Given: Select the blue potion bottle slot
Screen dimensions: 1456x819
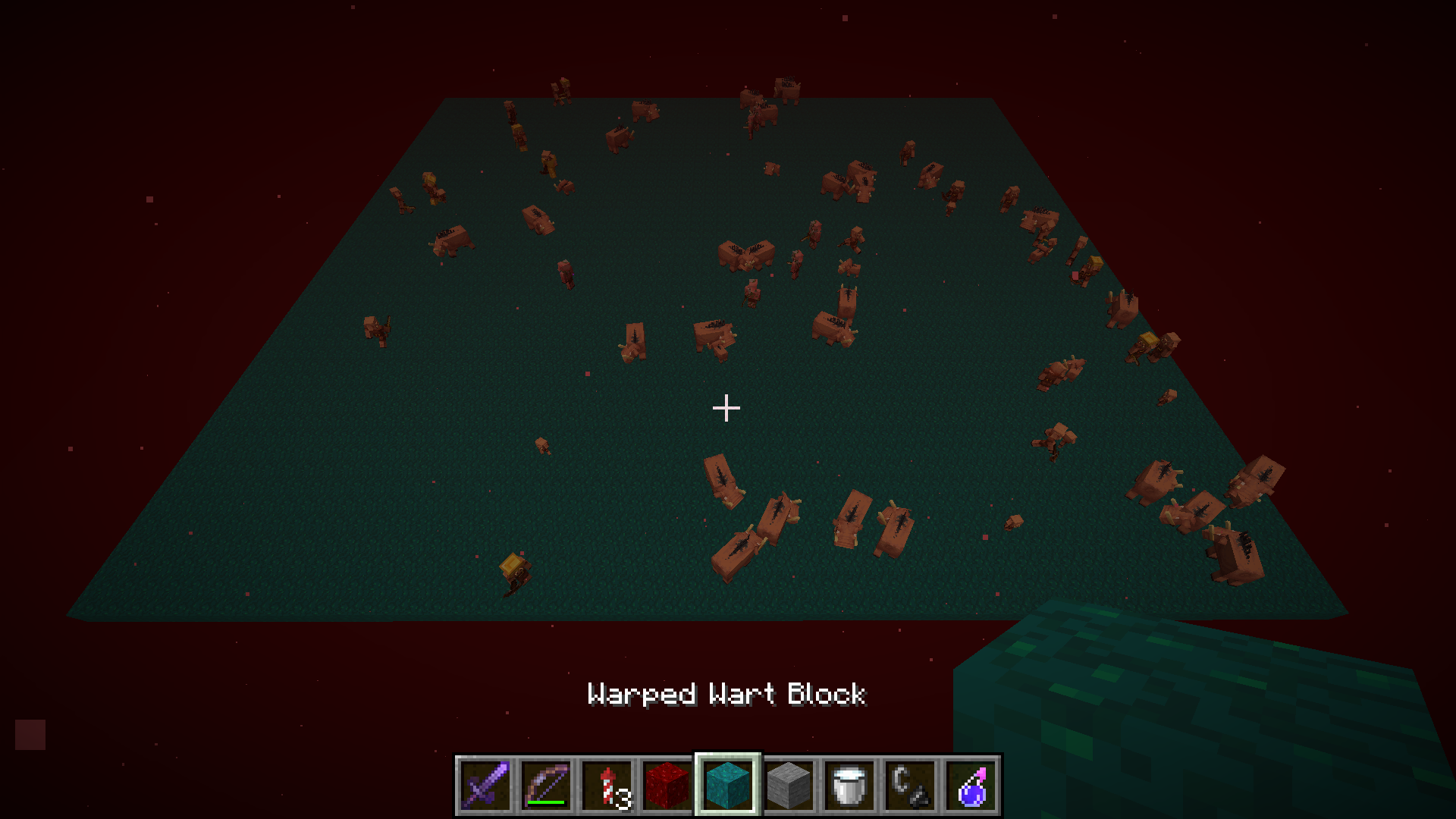Looking at the screenshot, I should 971,785.
